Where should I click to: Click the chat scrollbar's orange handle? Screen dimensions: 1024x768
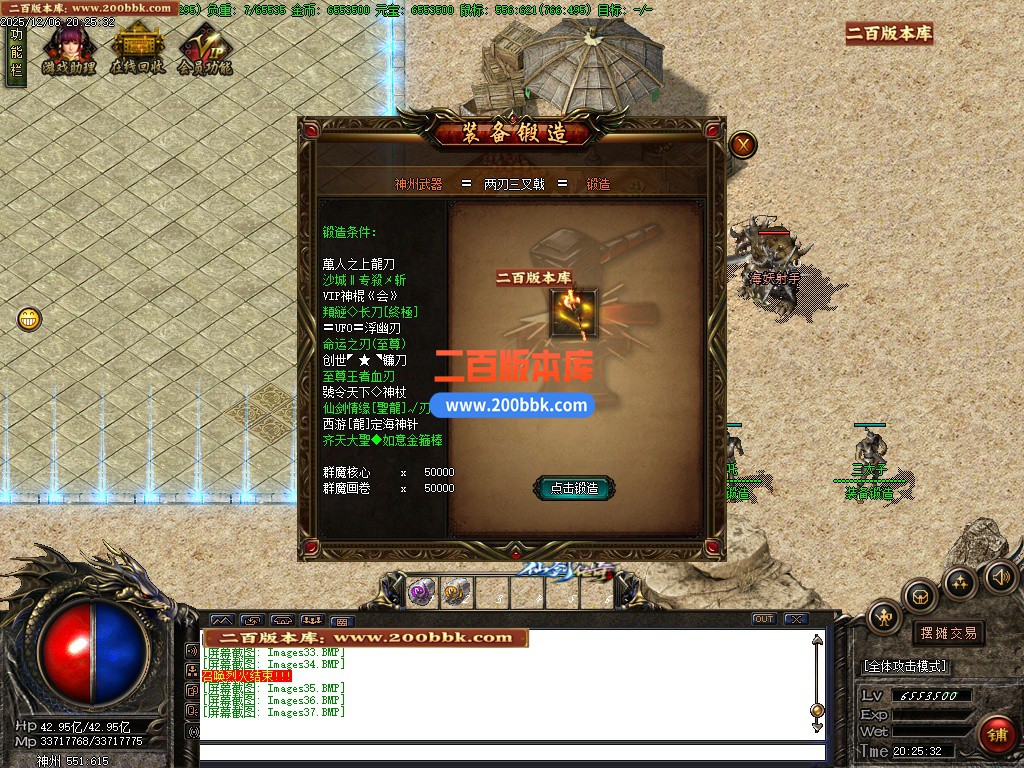[817, 710]
